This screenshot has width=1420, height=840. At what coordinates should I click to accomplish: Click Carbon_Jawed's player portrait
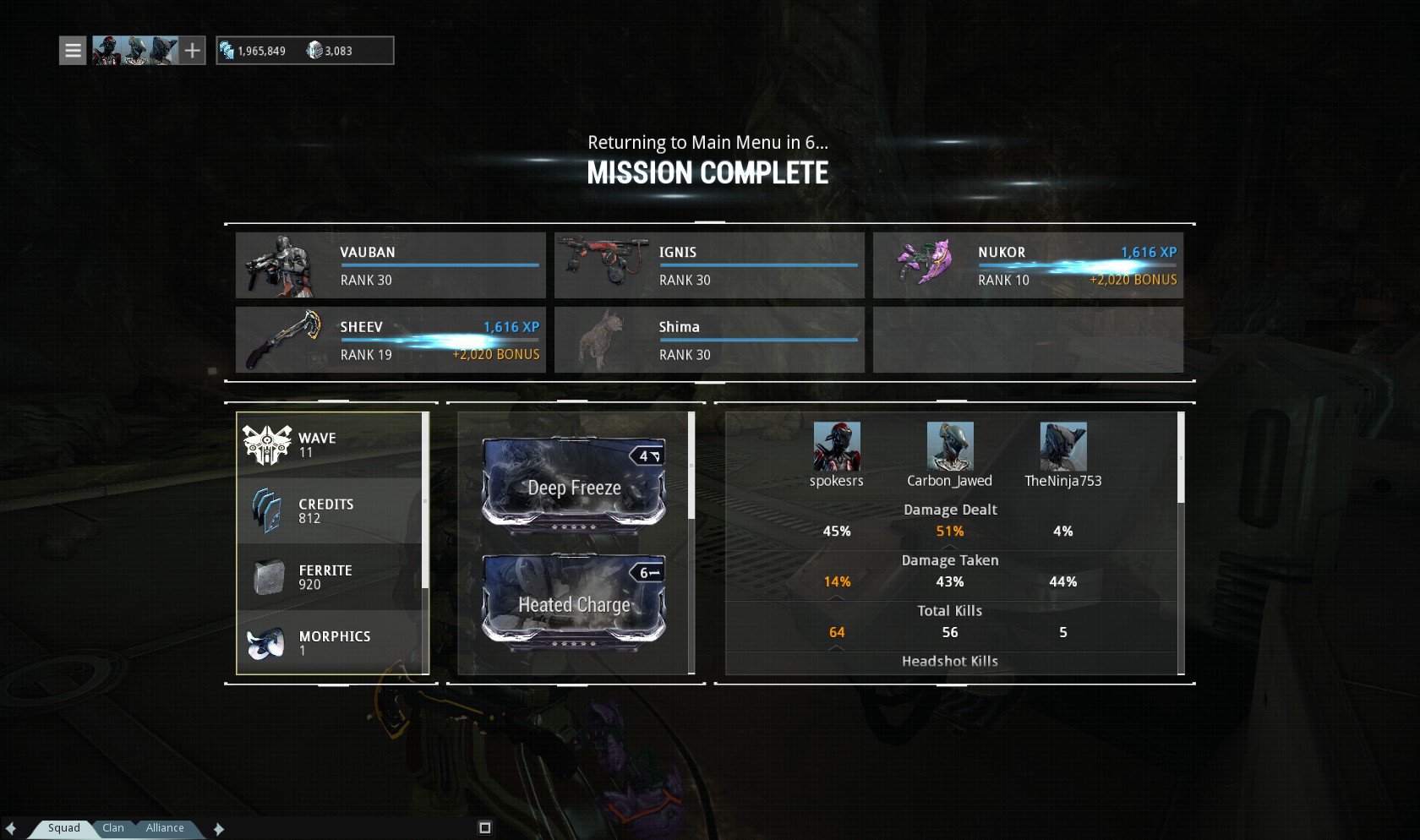(x=950, y=446)
